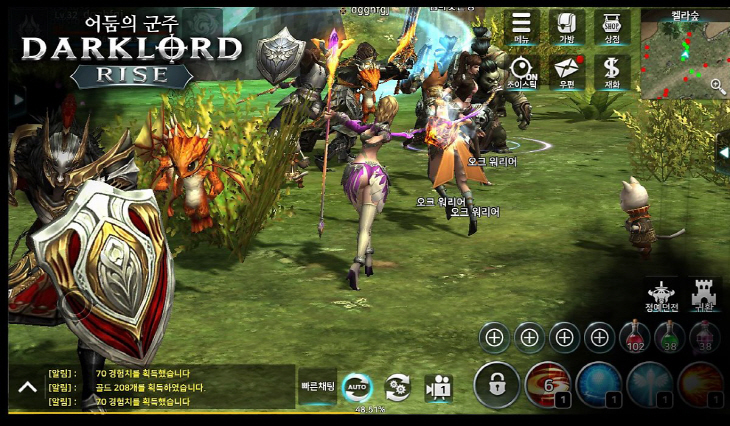Open the 가방 (Bag) inventory

click(x=567, y=26)
